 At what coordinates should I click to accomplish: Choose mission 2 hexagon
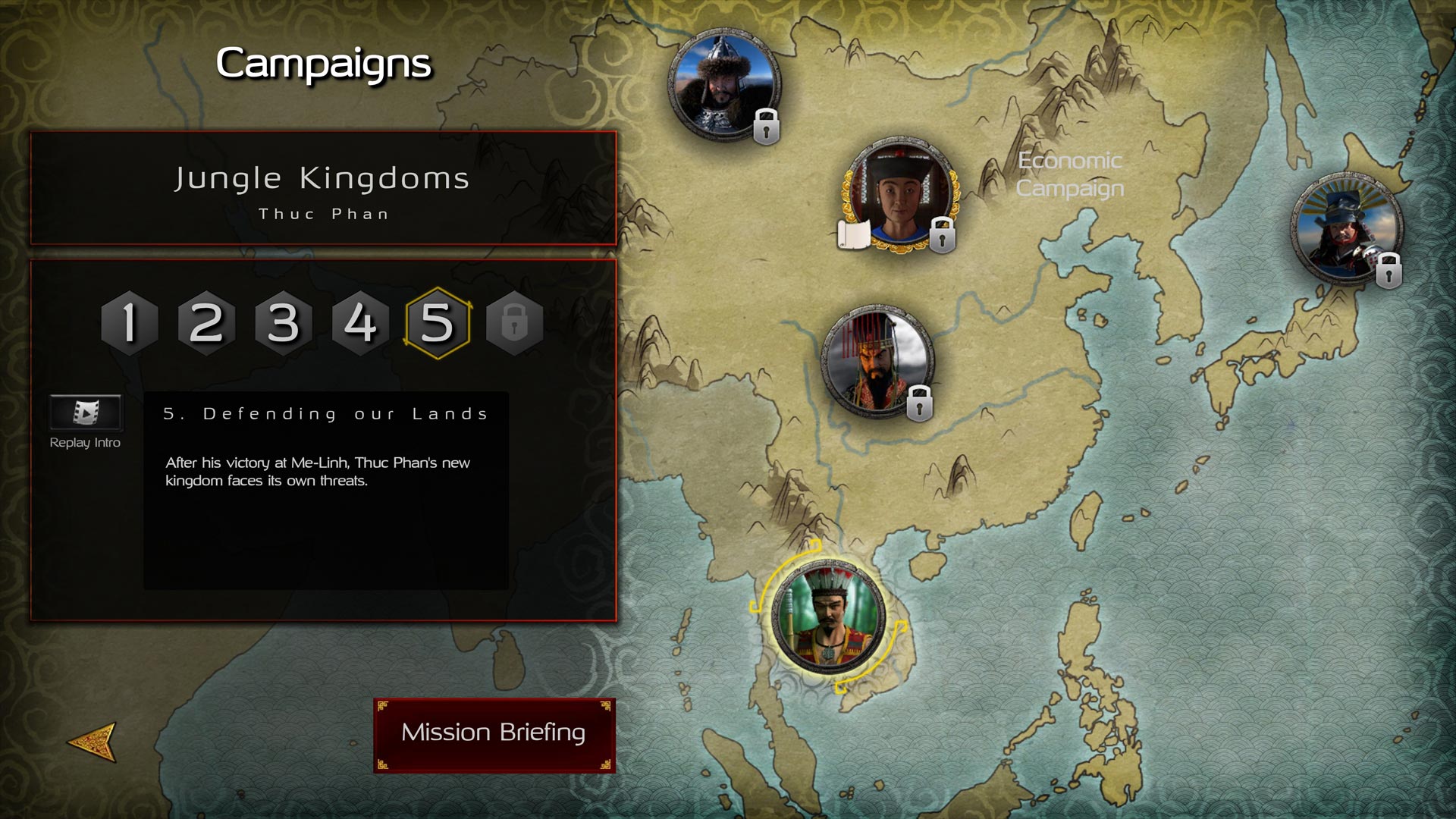(x=206, y=323)
